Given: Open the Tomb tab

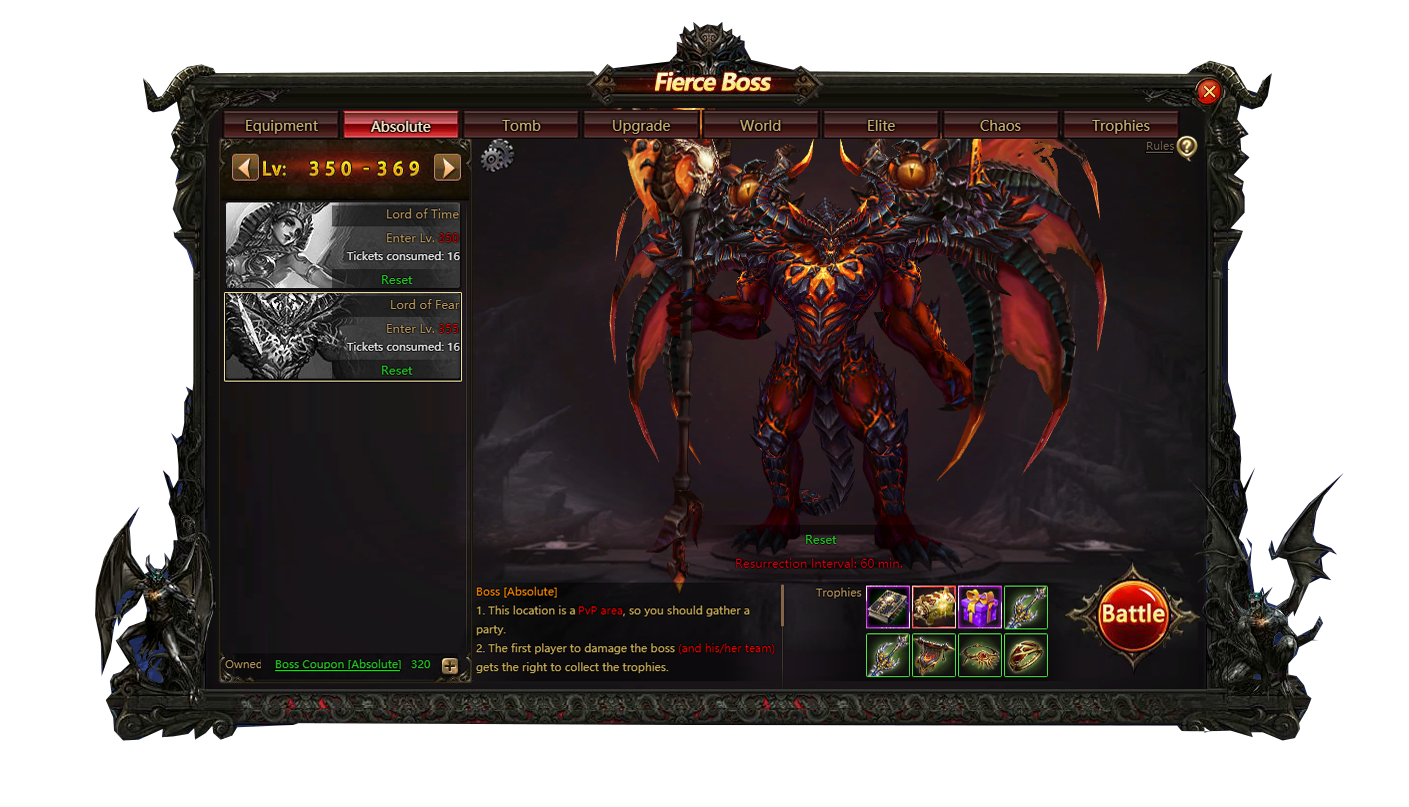Looking at the screenshot, I should pos(521,126).
